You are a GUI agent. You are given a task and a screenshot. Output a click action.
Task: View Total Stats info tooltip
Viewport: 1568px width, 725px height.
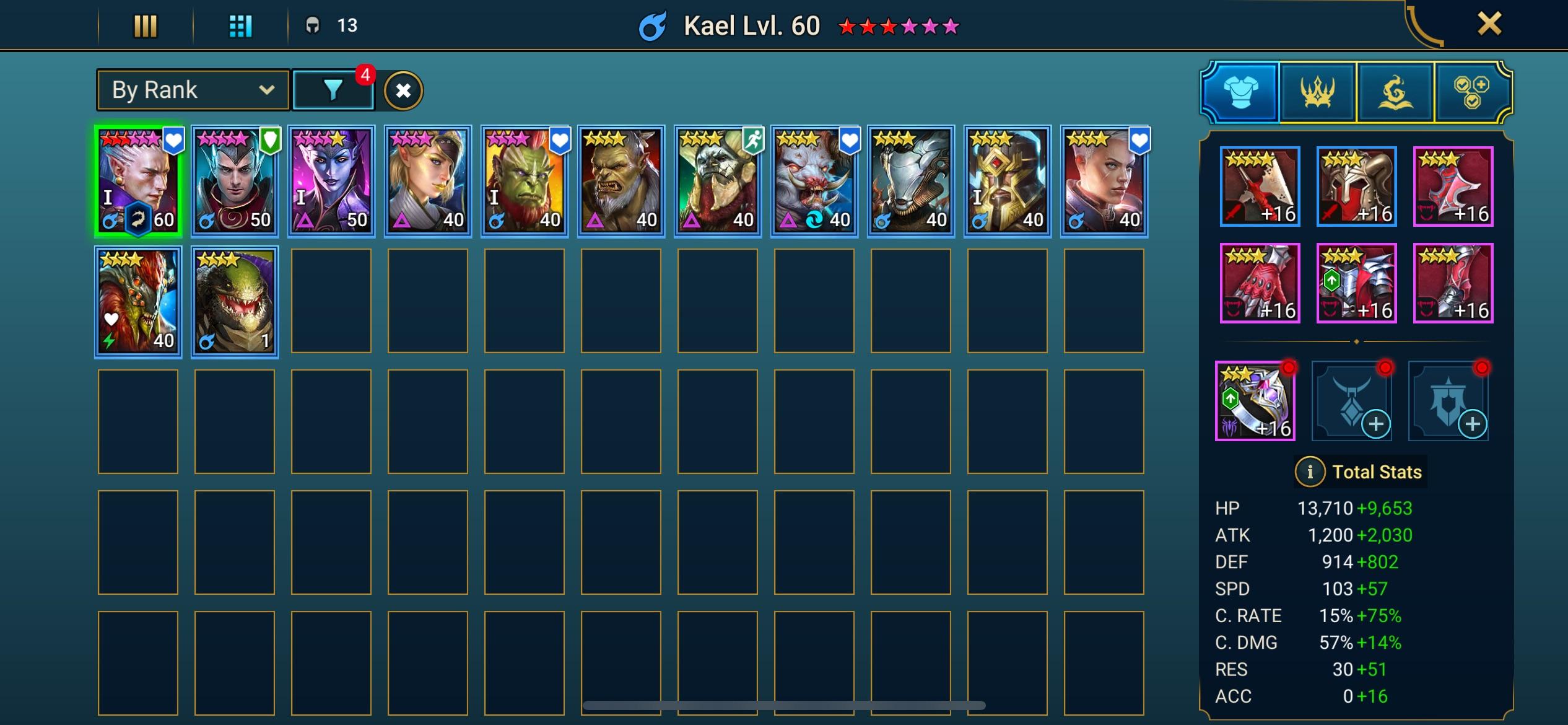pos(1310,472)
